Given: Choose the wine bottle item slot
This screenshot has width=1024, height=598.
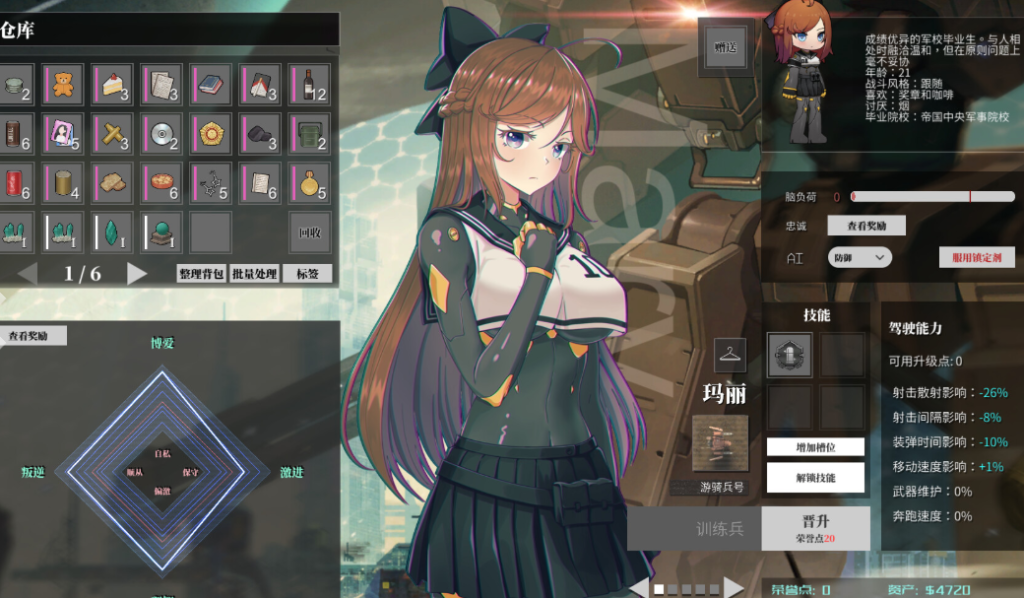Looking at the screenshot, I should tap(309, 84).
